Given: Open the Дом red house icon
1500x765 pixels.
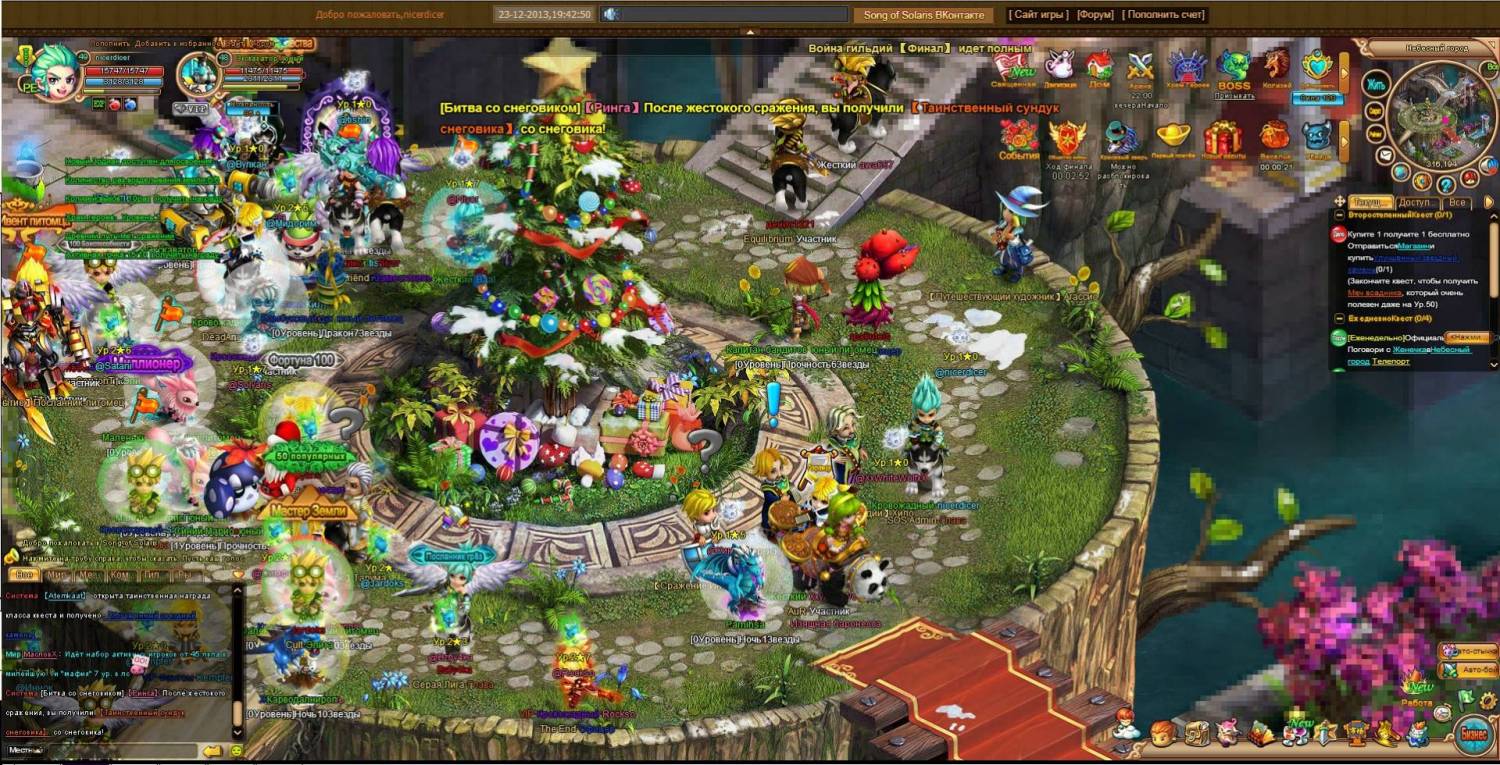Looking at the screenshot, I should (1099, 68).
